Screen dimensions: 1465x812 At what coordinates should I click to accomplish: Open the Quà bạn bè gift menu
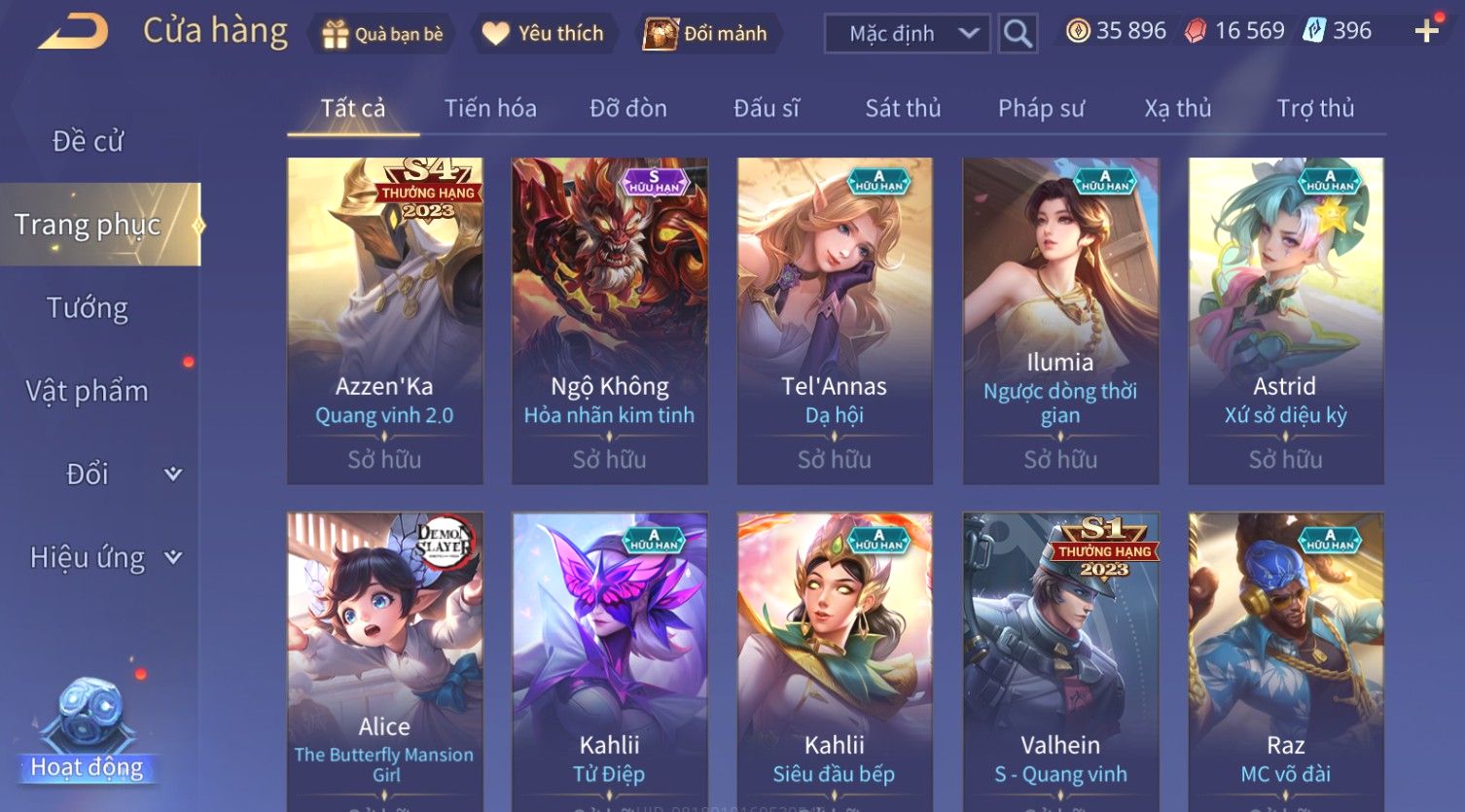(383, 34)
